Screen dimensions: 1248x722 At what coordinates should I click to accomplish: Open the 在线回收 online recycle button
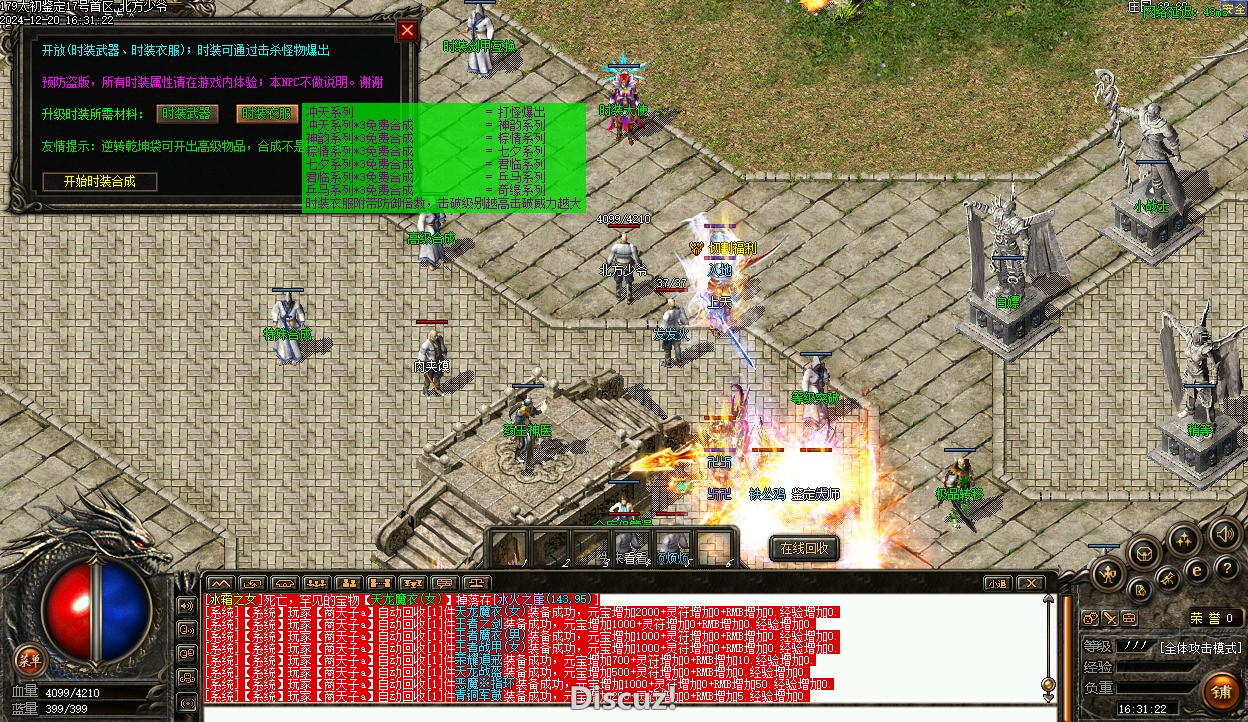[x=804, y=548]
